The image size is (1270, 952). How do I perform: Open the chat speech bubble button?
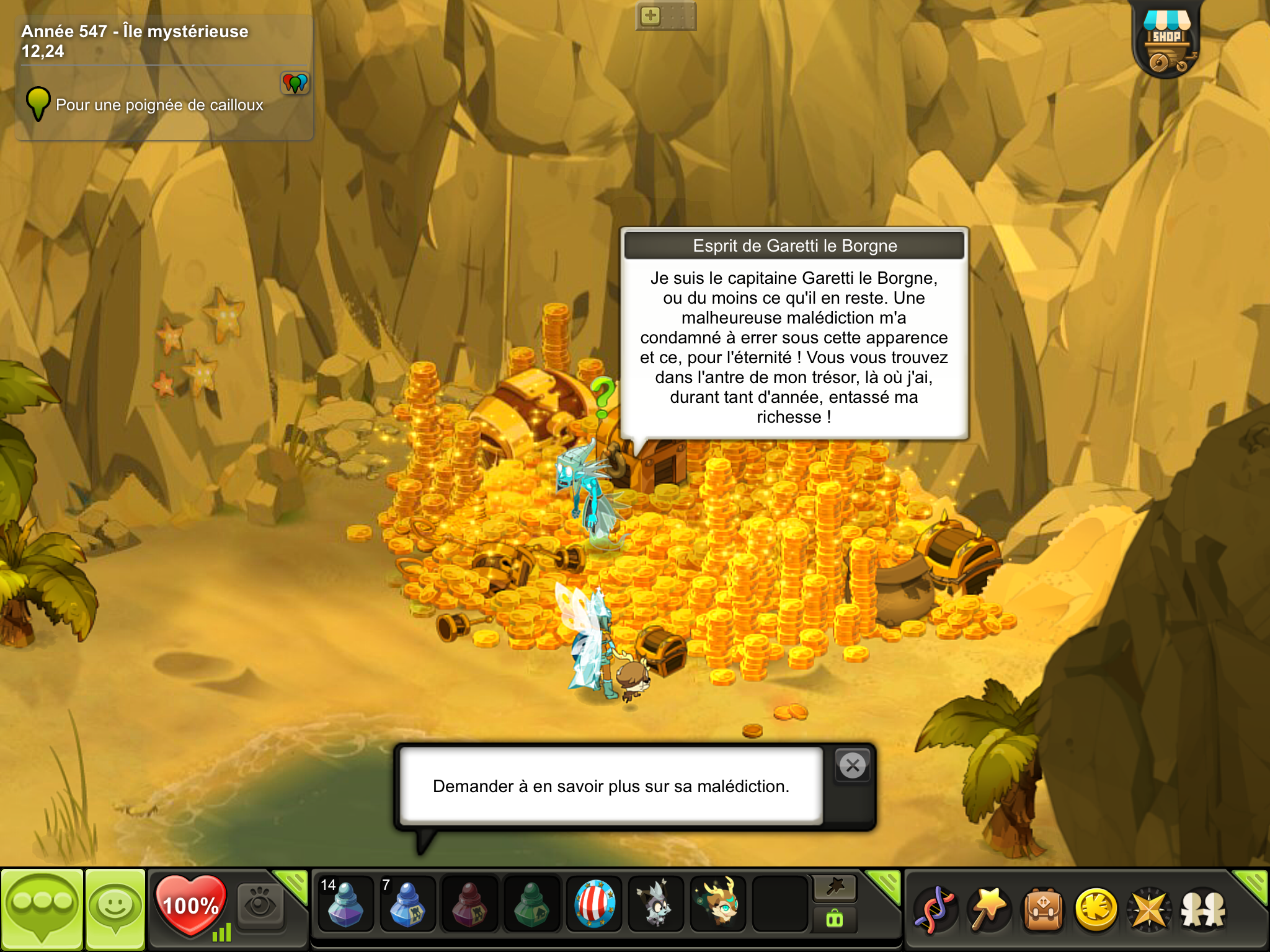pyautogui.click(x=42, y=909)
